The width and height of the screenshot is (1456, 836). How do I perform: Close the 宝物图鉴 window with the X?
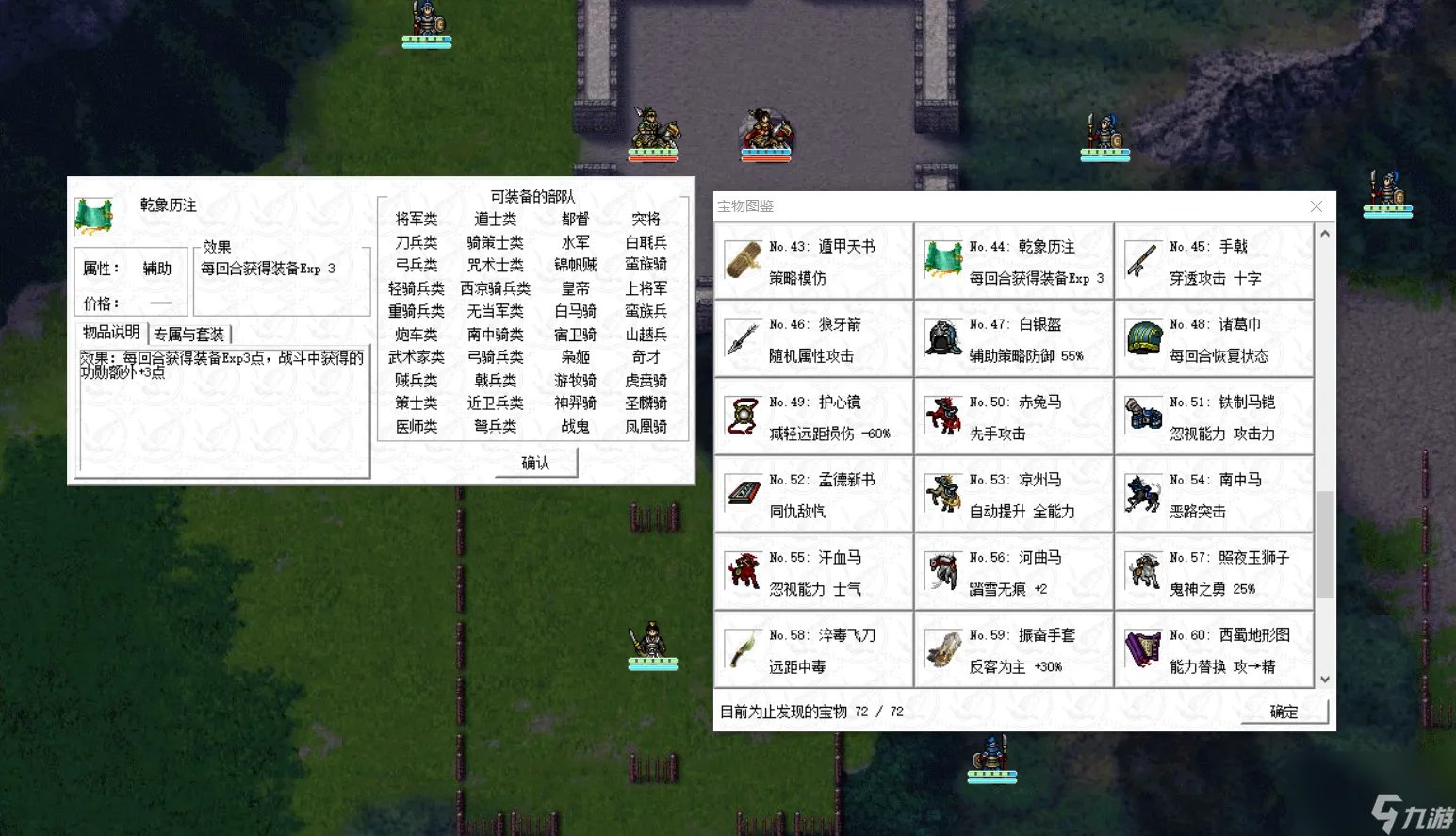click(x=1317, y=206)
